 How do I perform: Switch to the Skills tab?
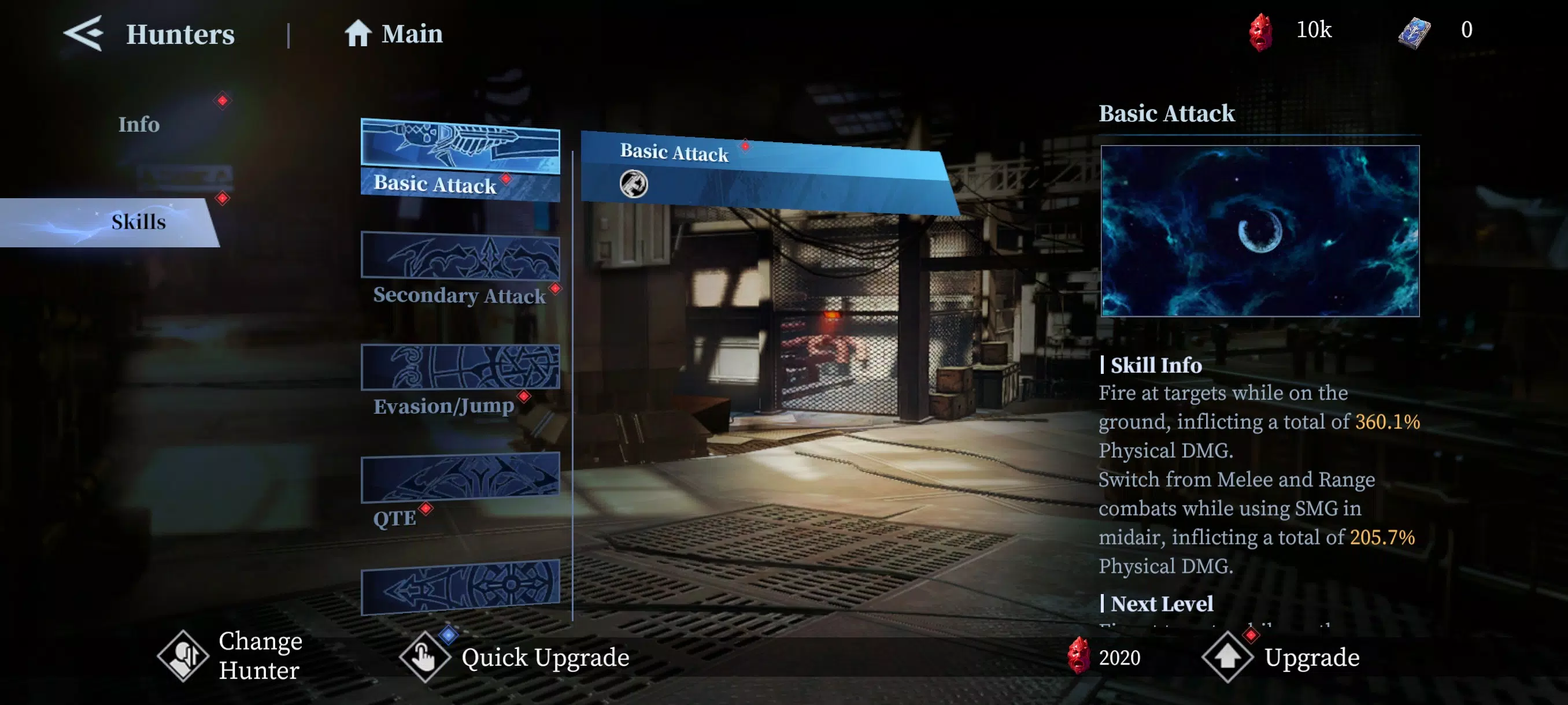[x=138, y=221]
